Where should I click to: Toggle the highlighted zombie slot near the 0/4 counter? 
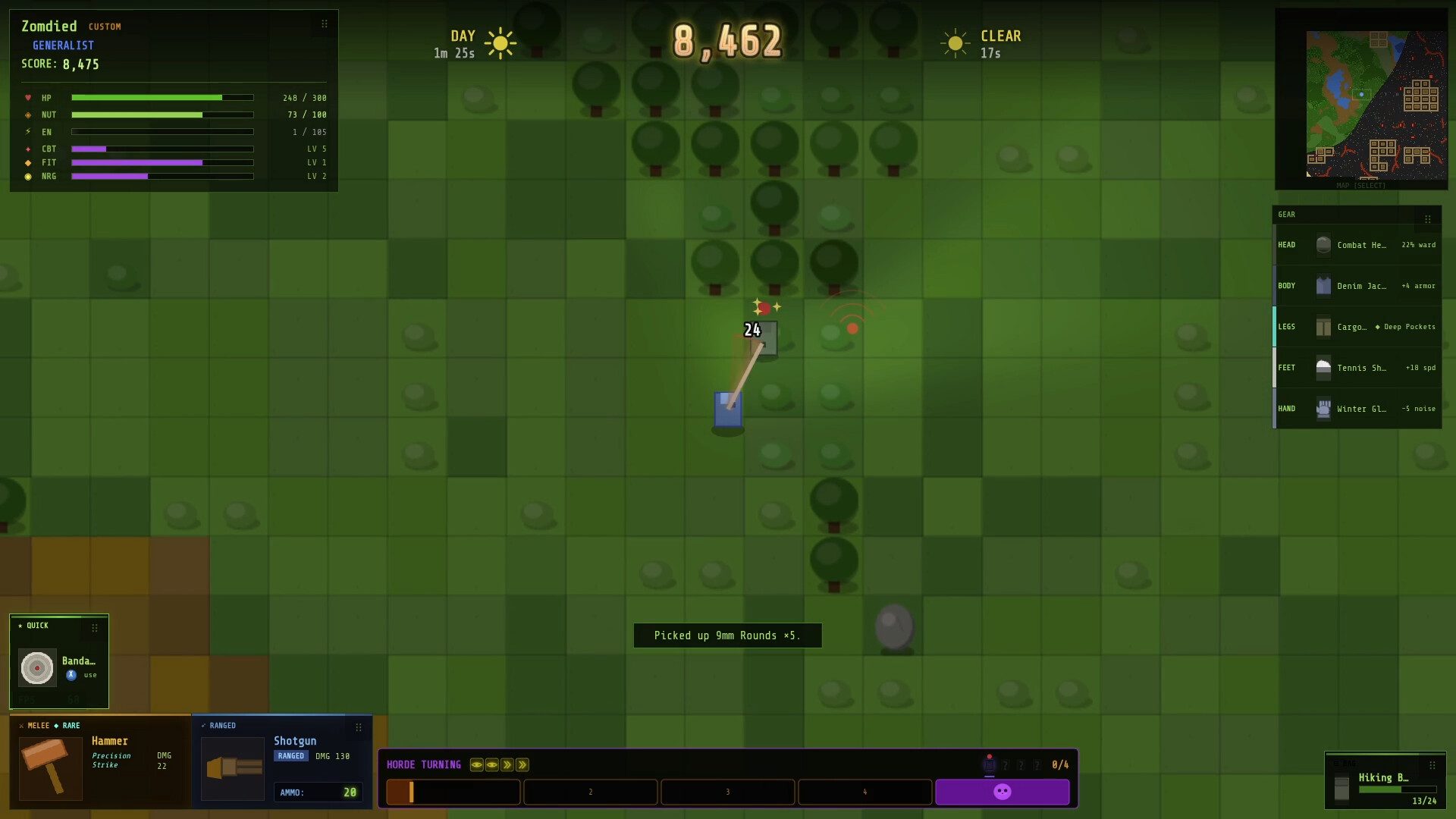point(990,765)
